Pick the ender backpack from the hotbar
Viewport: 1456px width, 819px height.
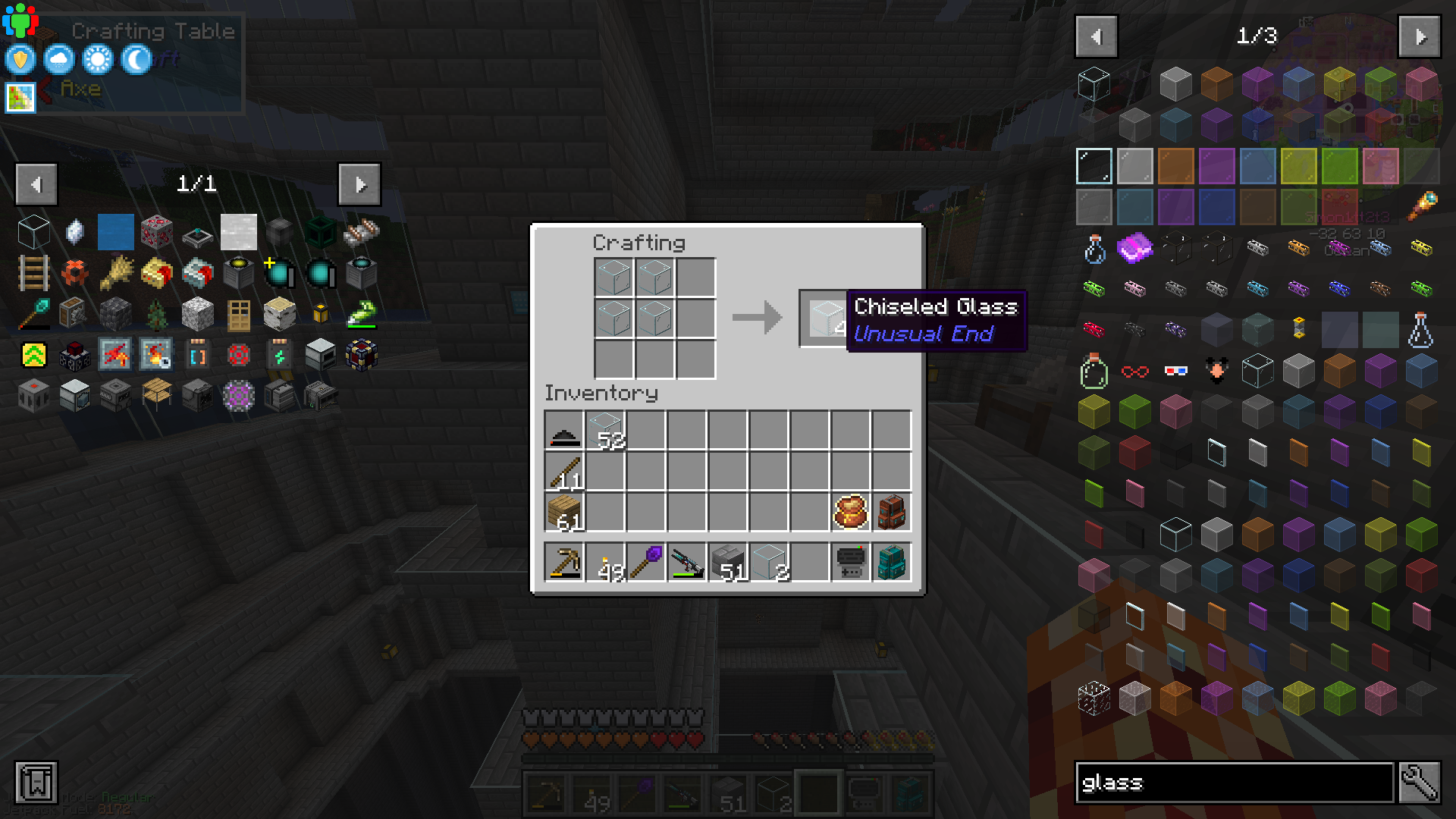tap(891, 561)
